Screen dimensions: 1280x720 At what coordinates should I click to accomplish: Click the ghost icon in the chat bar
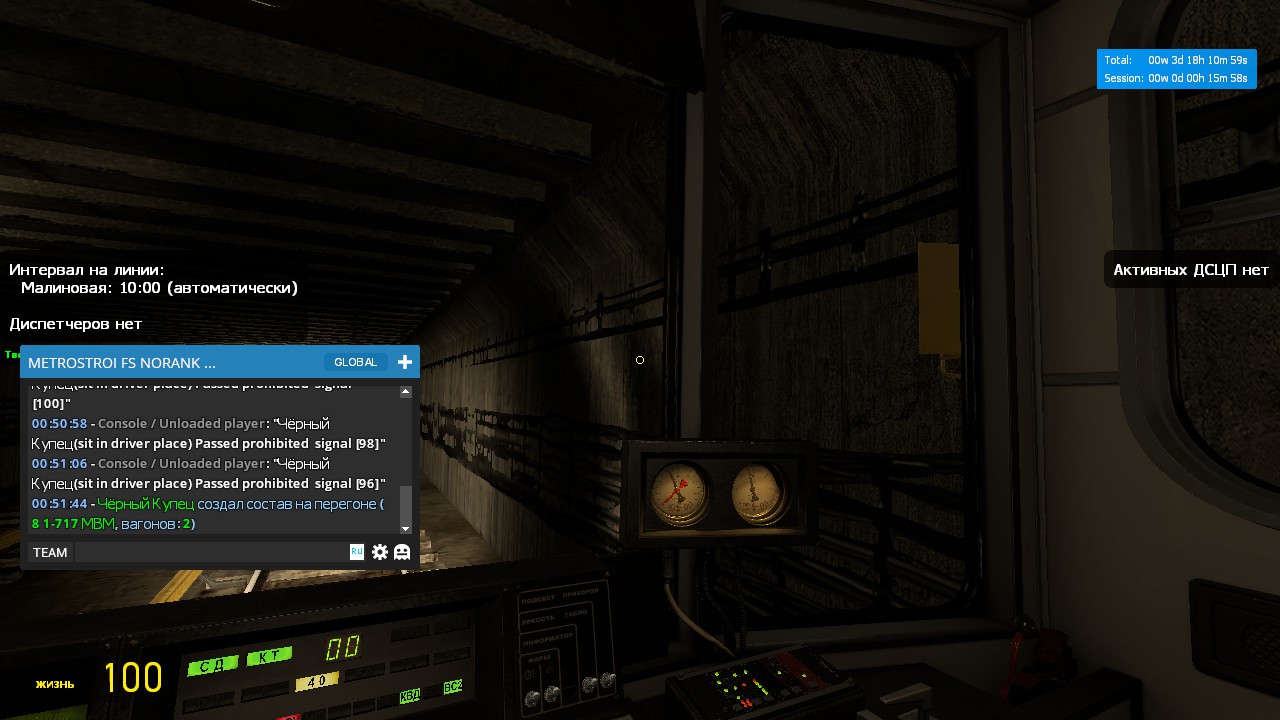[x=402, y=552]
